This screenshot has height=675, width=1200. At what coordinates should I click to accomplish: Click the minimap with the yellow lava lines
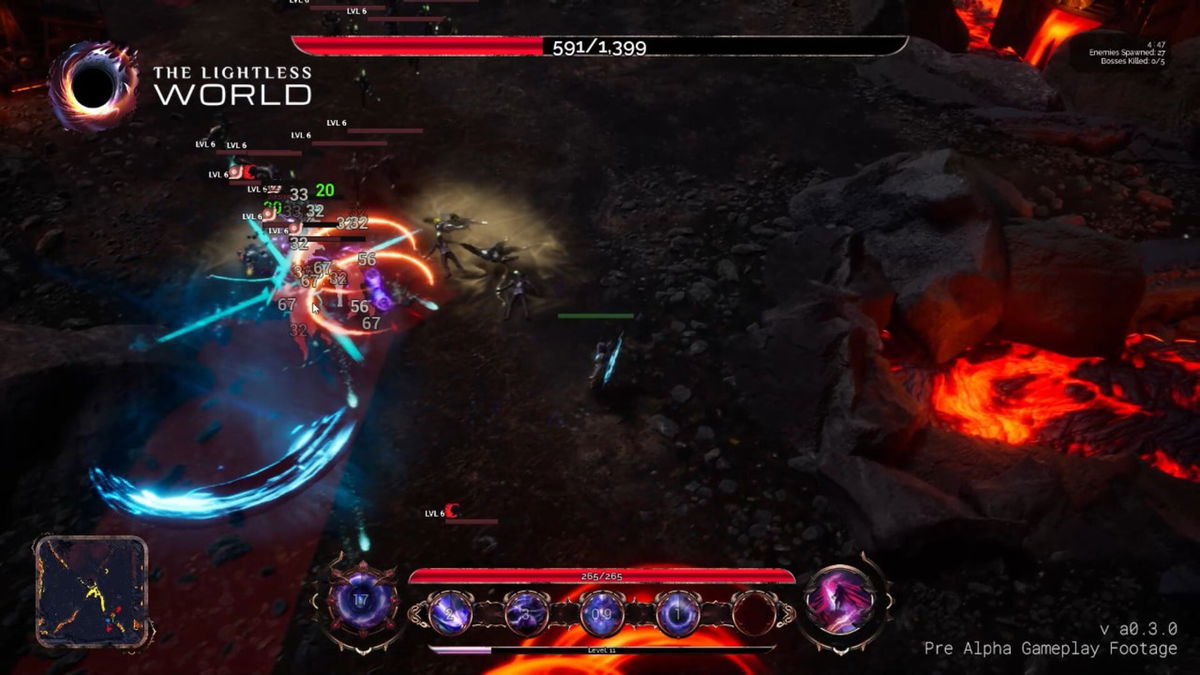91,590
